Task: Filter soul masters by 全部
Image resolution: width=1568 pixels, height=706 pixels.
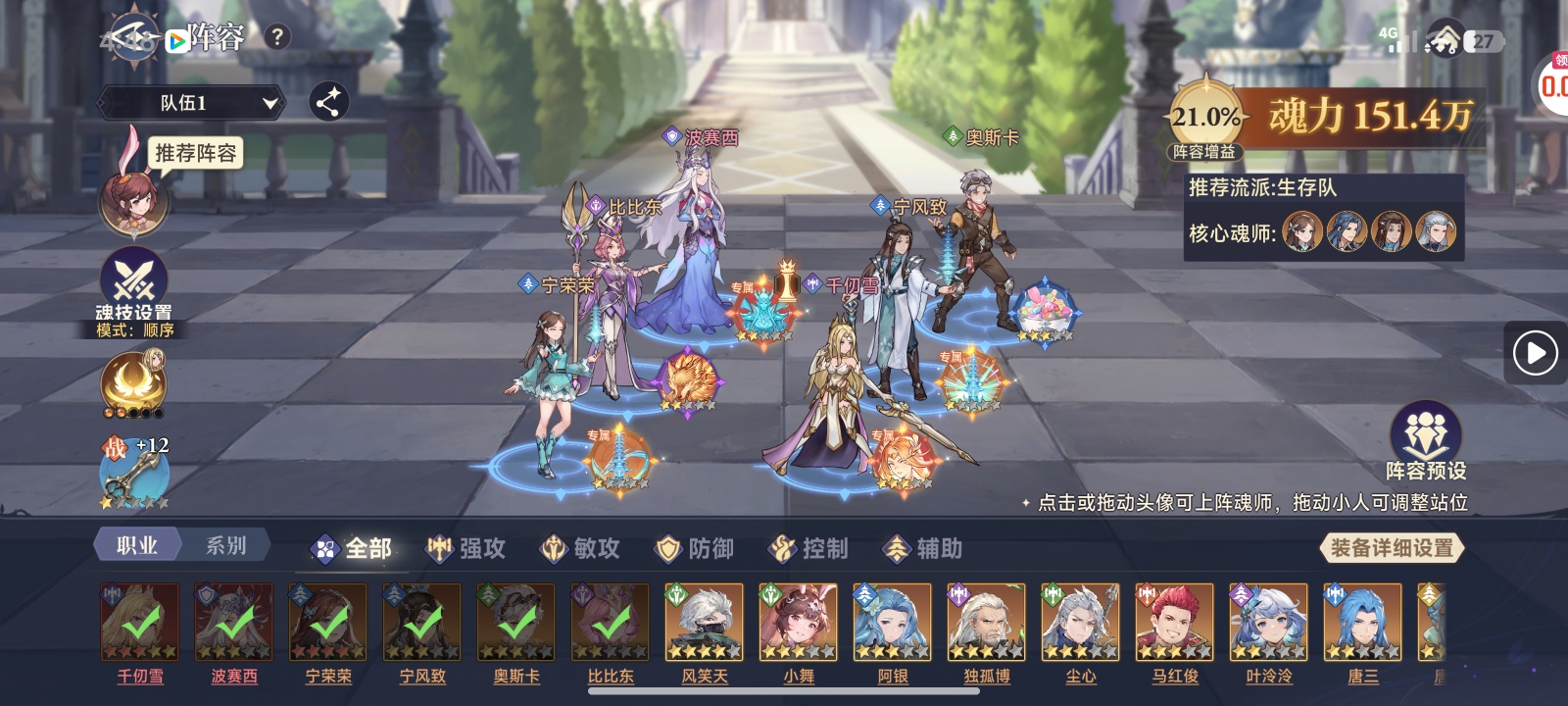Action: 351,549
